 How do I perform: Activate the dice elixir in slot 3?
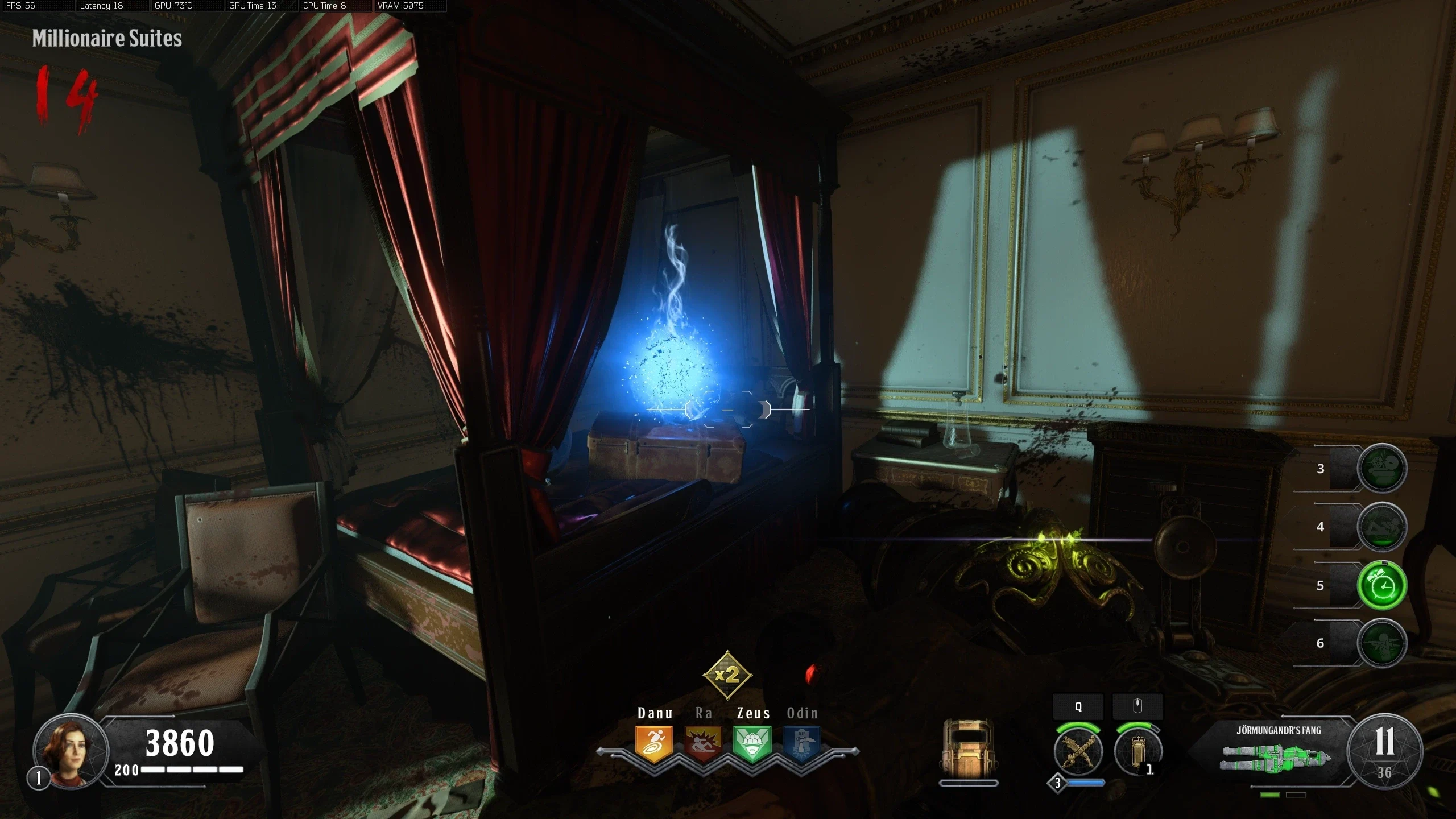pyautogui.click(x=1381, y=468)
